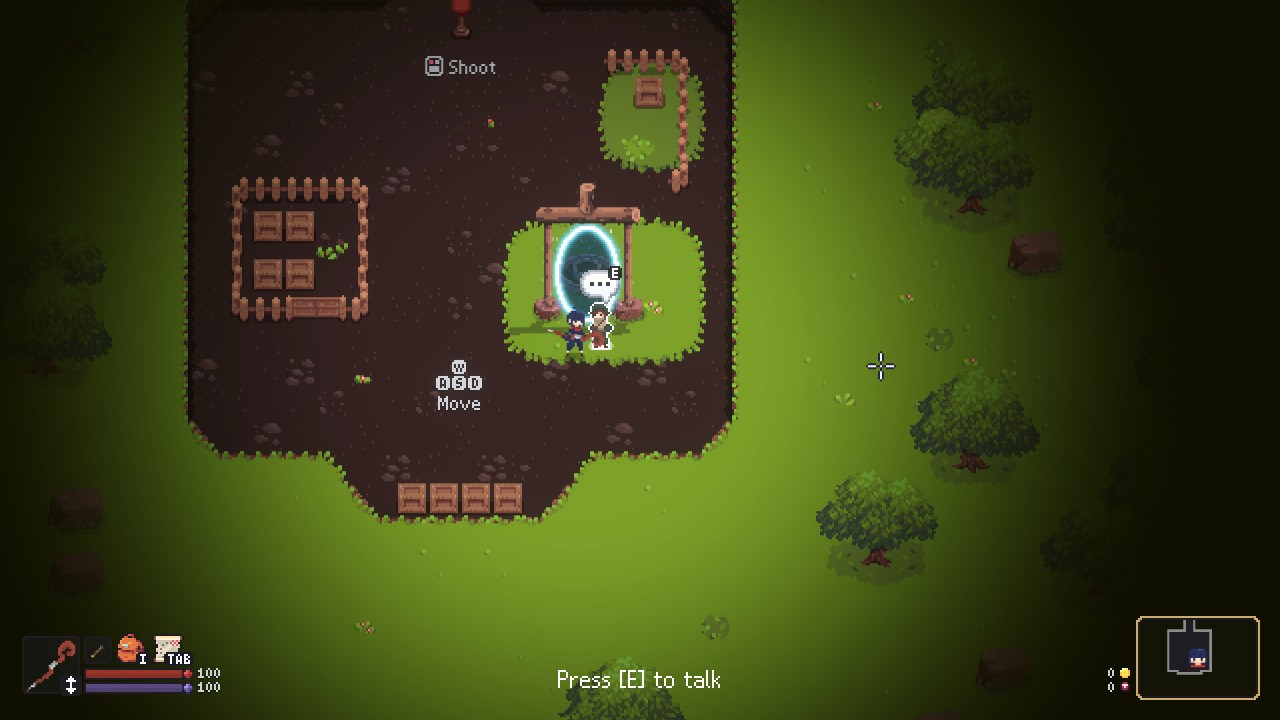This screenshot has width=1280, height=720.
Task: Click the minimap panel
Action: click(x=1197, y=657)
